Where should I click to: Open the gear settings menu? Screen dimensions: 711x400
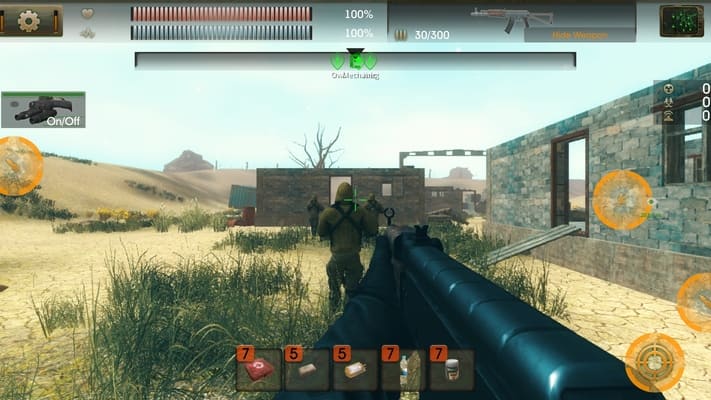30,20
